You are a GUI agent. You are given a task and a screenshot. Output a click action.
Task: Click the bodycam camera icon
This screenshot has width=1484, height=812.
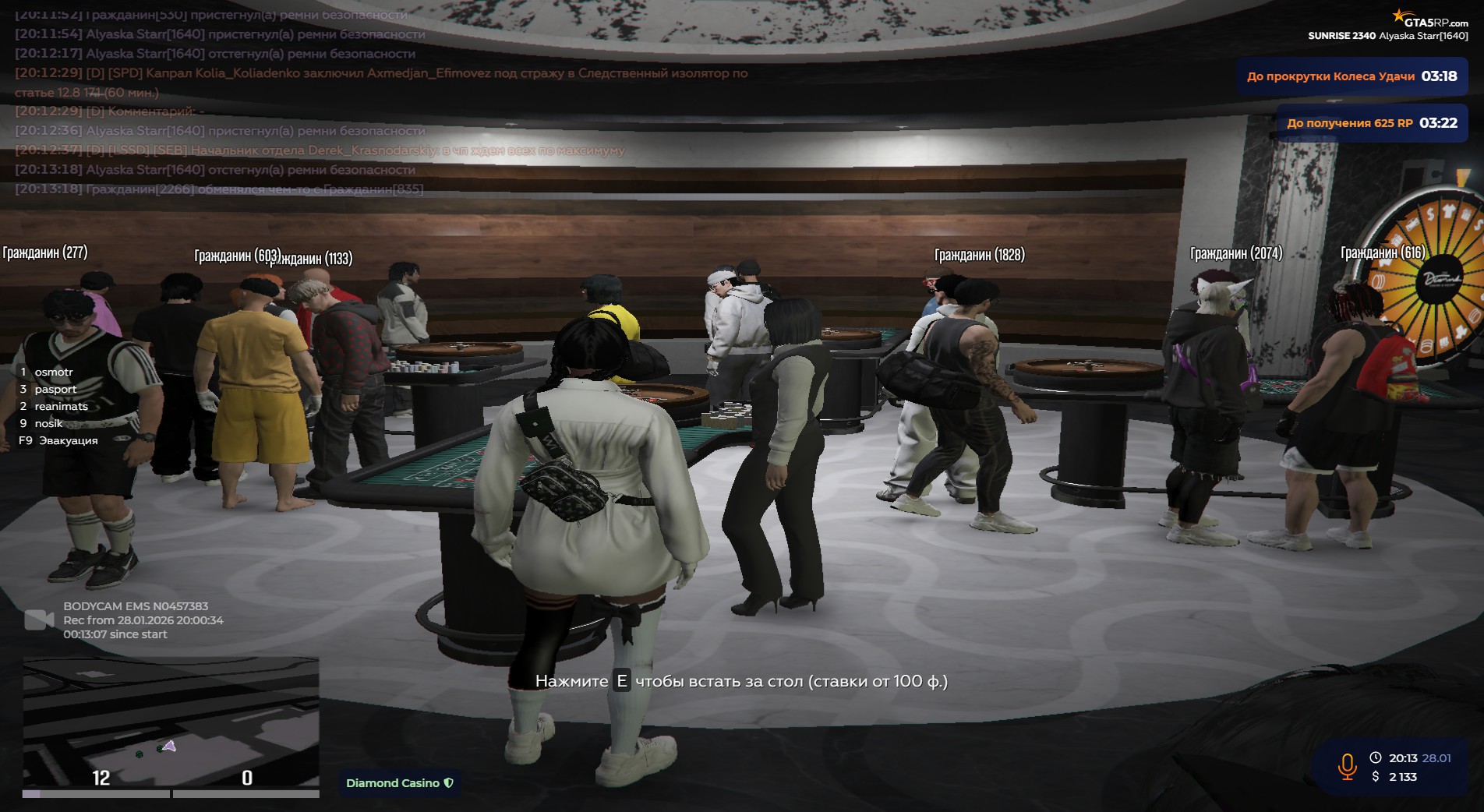pyautogui.click(x=39, y=620)
